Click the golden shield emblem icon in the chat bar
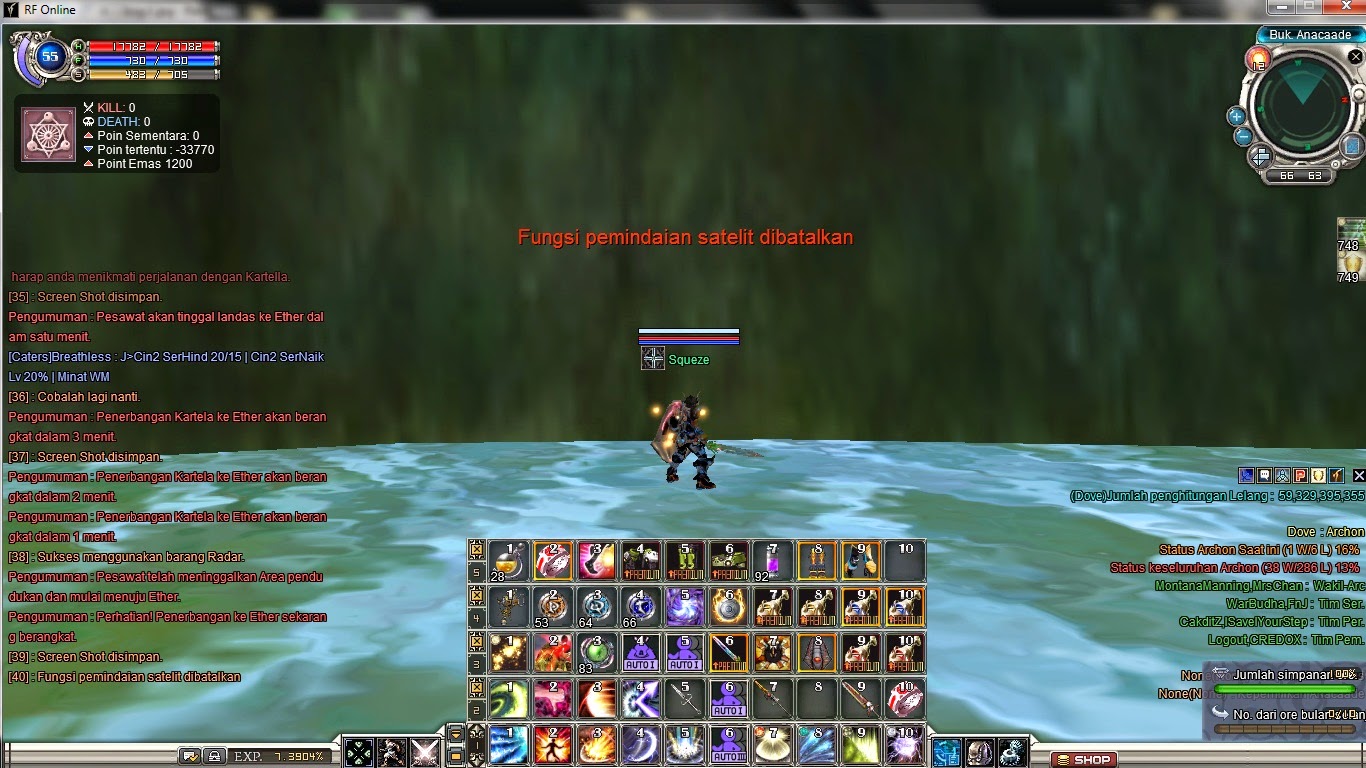This screenshot has width=1366, height=768. click(x=1318, y=475)
